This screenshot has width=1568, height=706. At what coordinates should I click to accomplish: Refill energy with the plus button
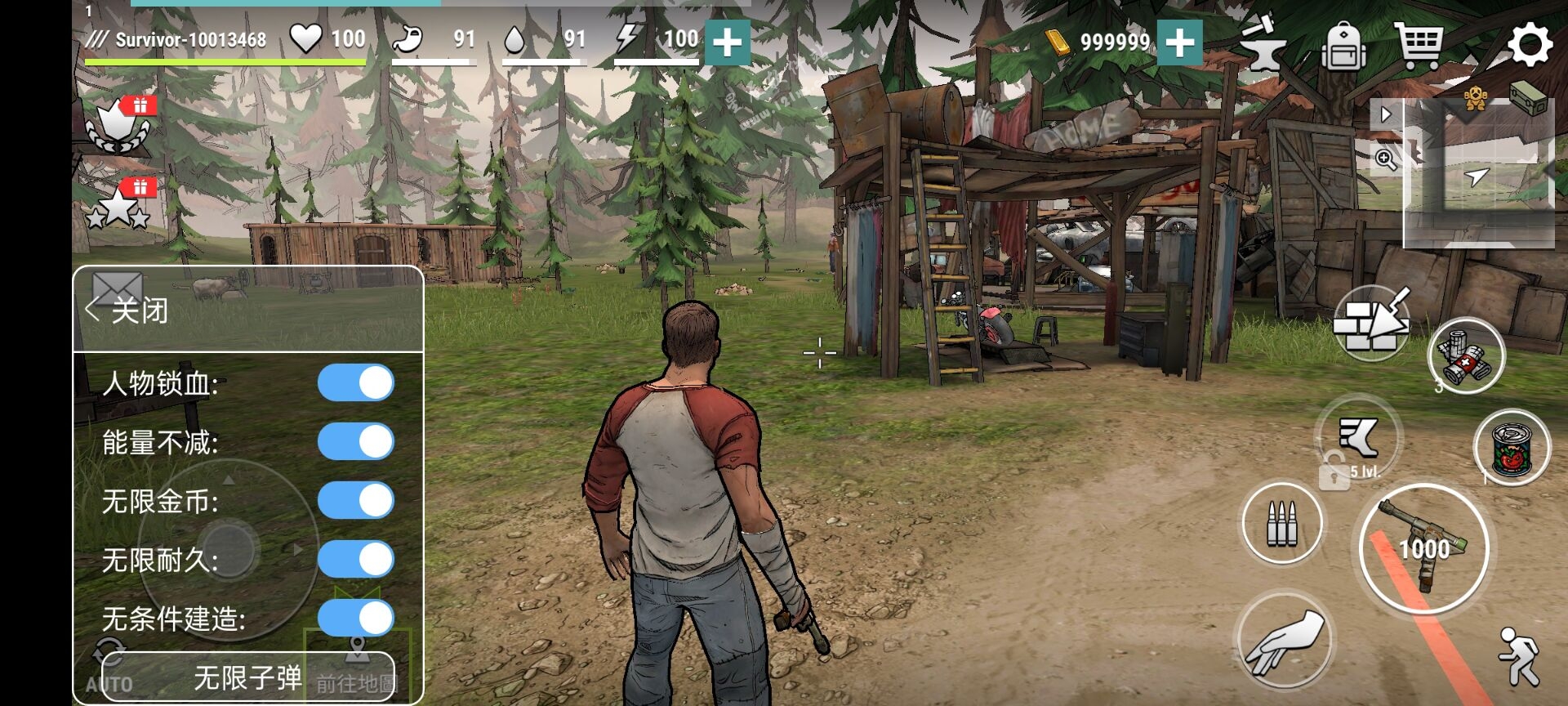coord(727,42)
